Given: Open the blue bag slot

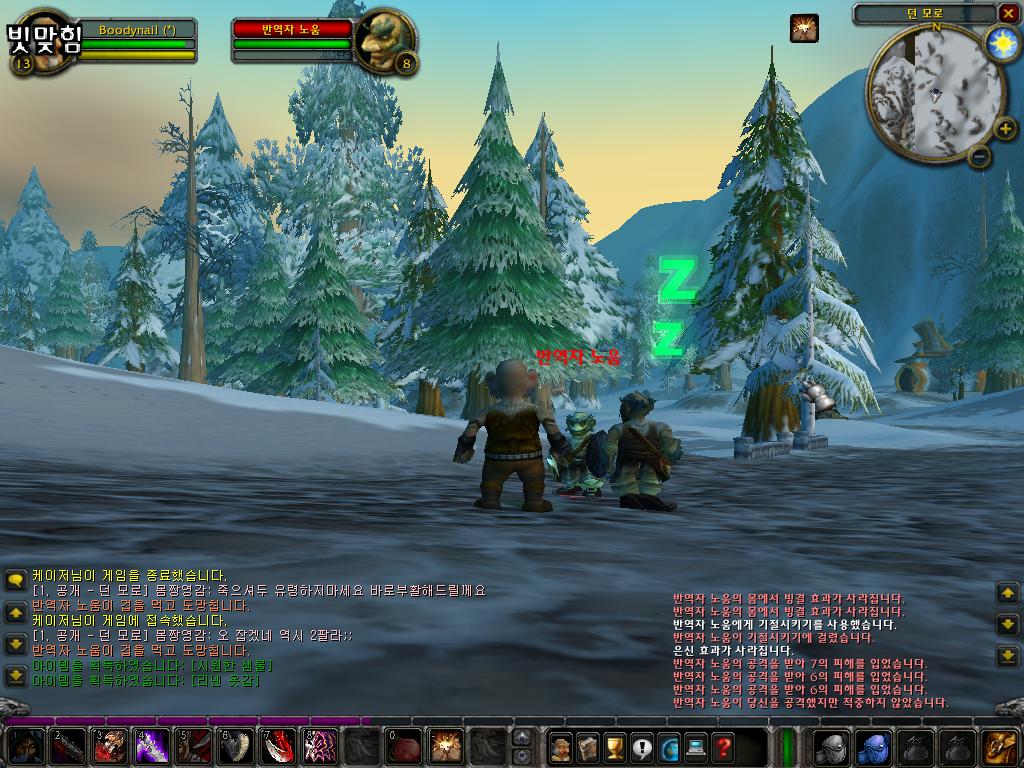Looking at the screenshot, I should (874, 747).
